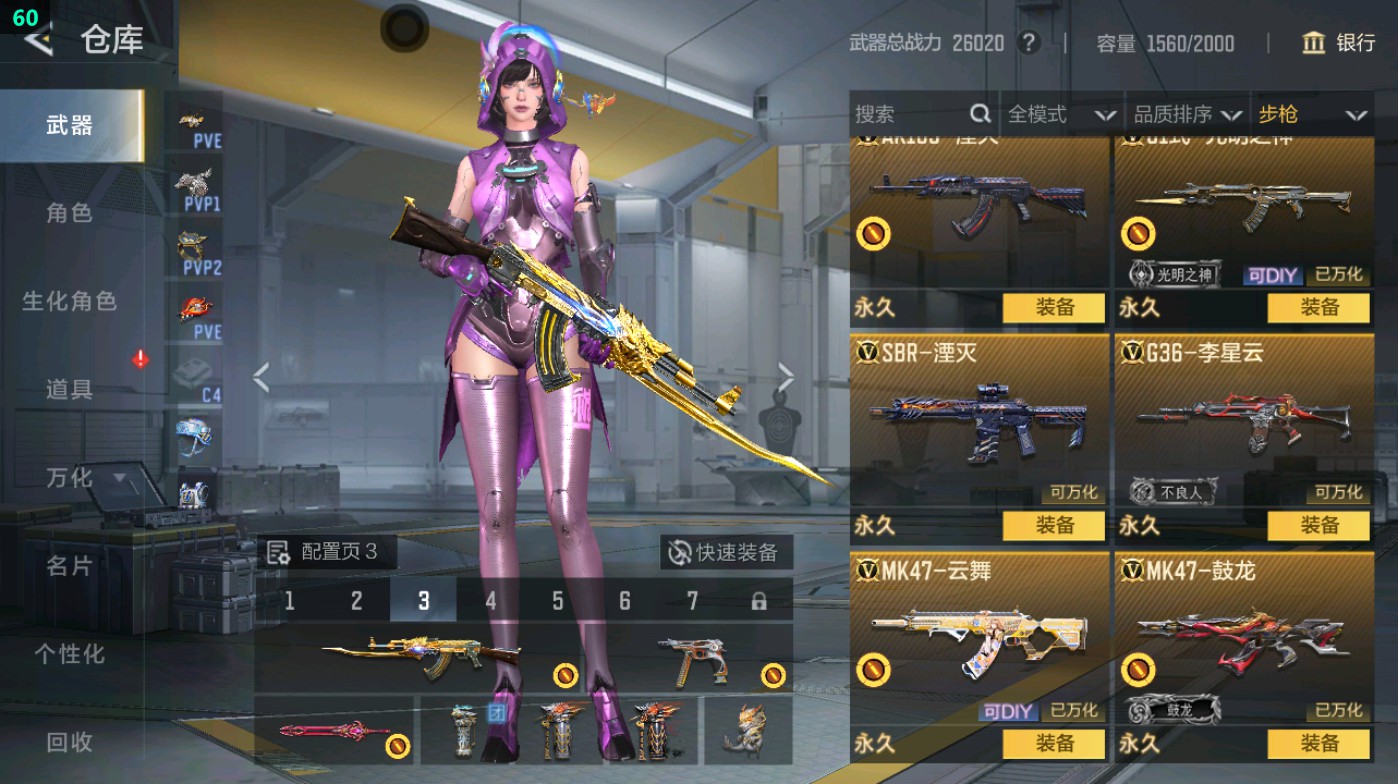Select the MK47-云舞 weapon card
The height and width of the screenshot is (784, 1398).
(x=978, y=630)
